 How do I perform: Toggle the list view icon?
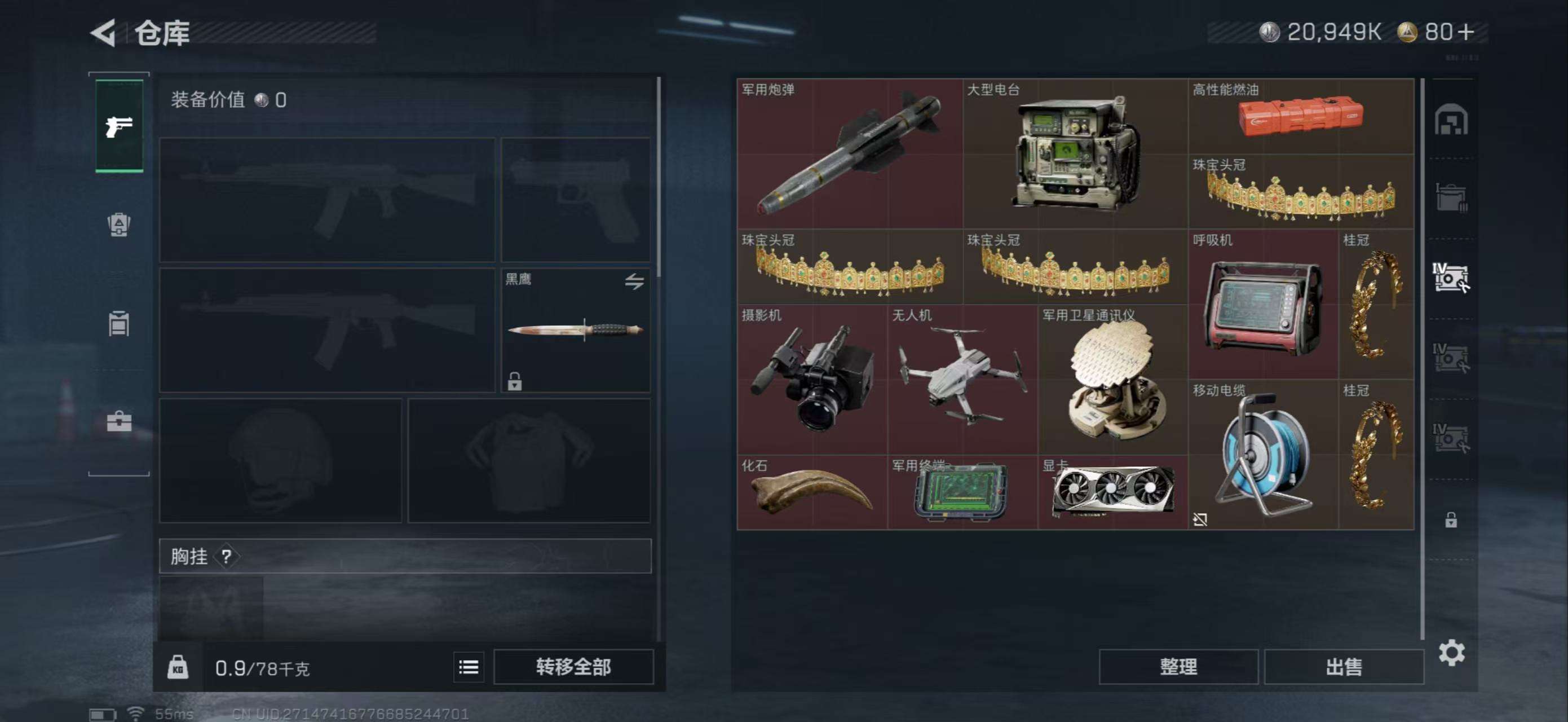pos(468,667)
